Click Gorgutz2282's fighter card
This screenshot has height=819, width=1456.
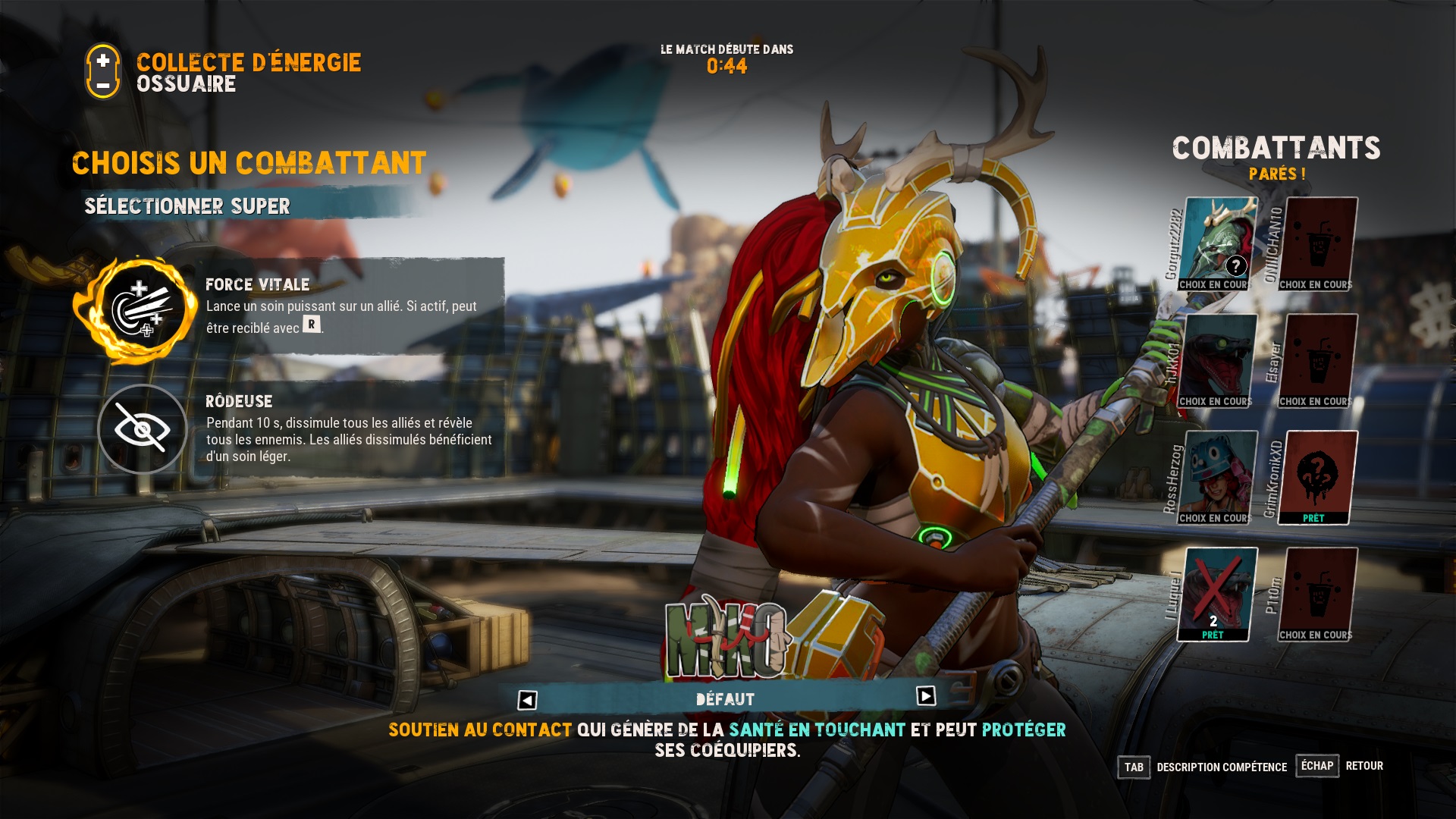coord(1218,244)
